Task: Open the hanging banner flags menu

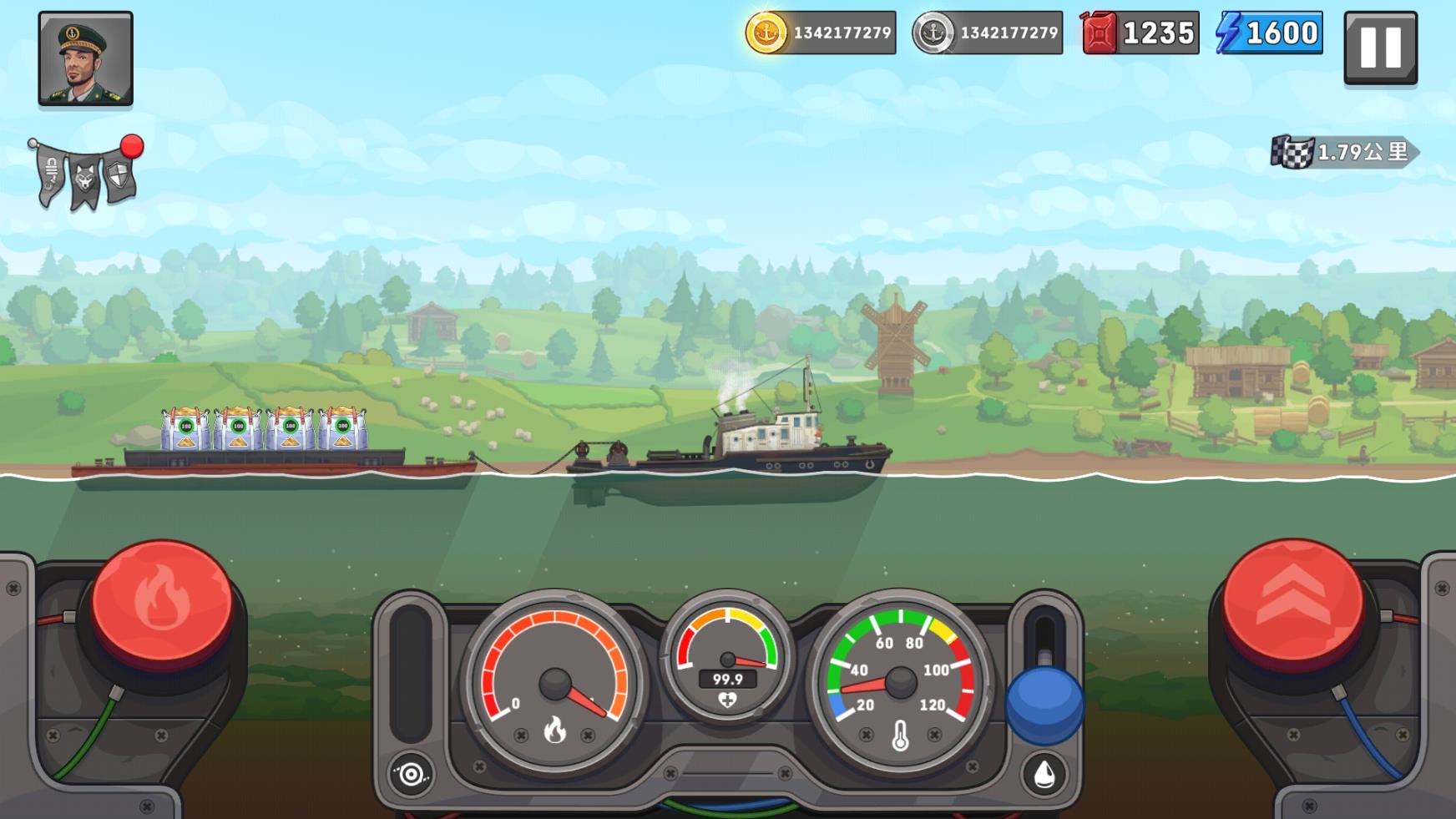Action: pyautogui.click(x=85, y=174)
